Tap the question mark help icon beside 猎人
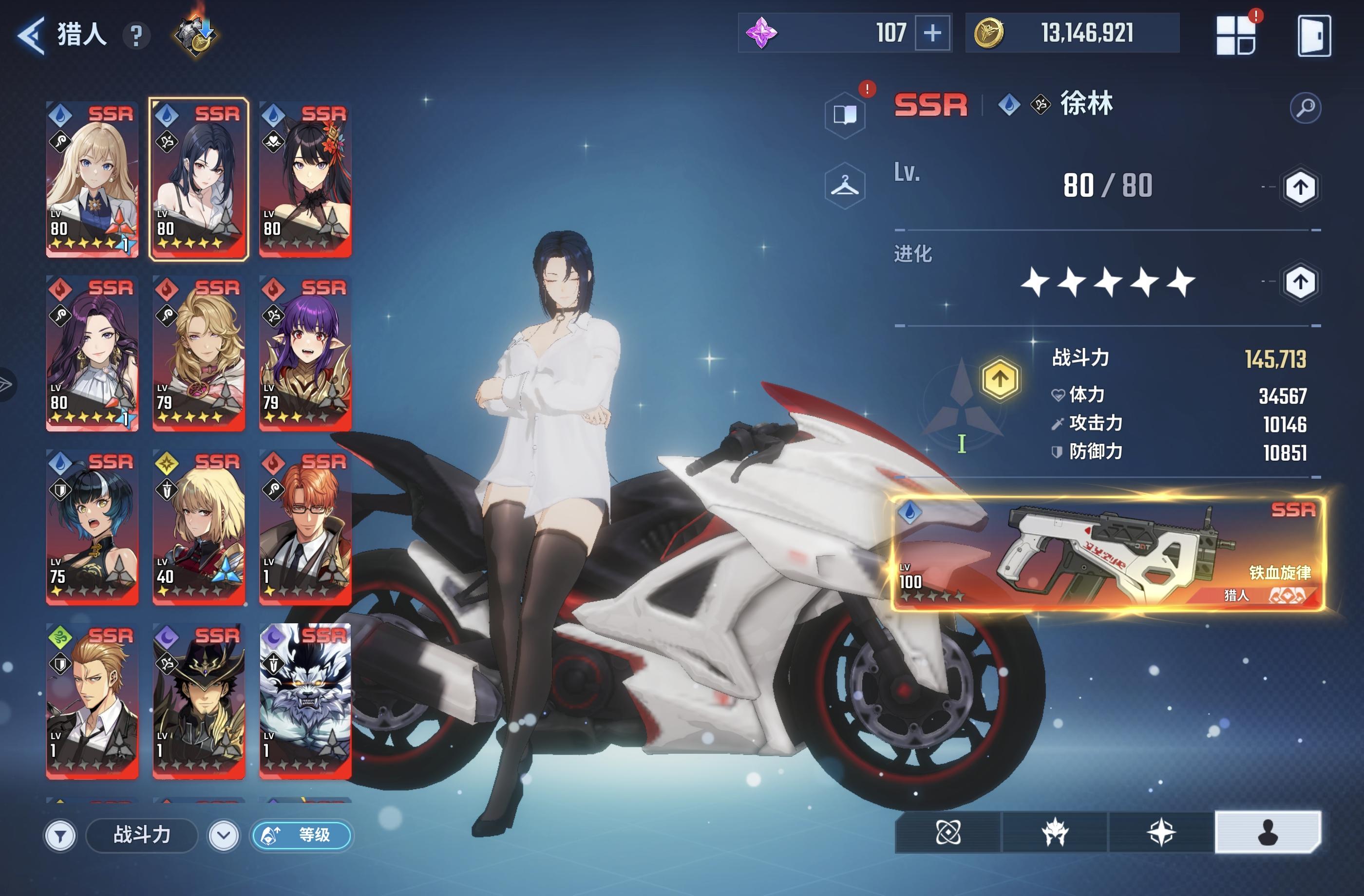 tap(135, 36)
